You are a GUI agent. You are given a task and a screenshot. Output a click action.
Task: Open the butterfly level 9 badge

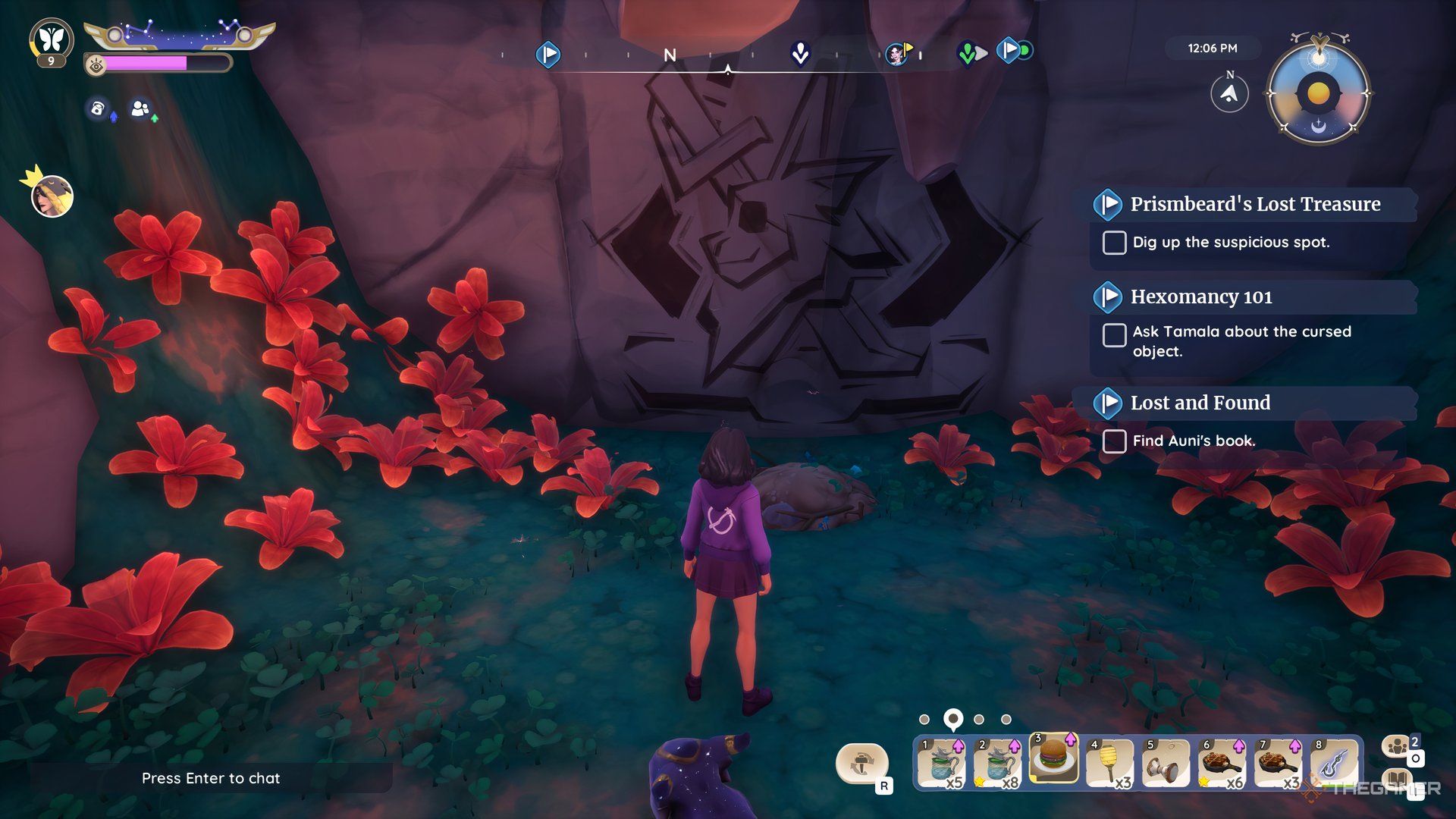(52, 41)
